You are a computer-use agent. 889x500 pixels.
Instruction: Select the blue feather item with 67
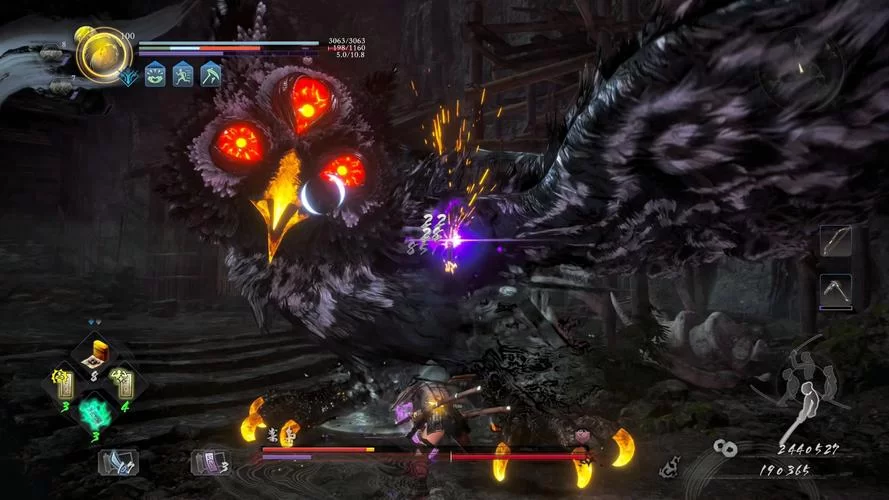click(x=117, y=461)
